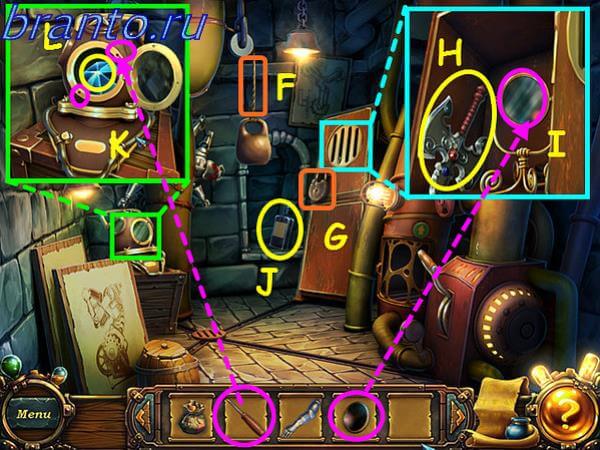Choose the dark round lens inventory item
Screen dimensions: 600x450
pyautogui.click(x=356, y=413)
